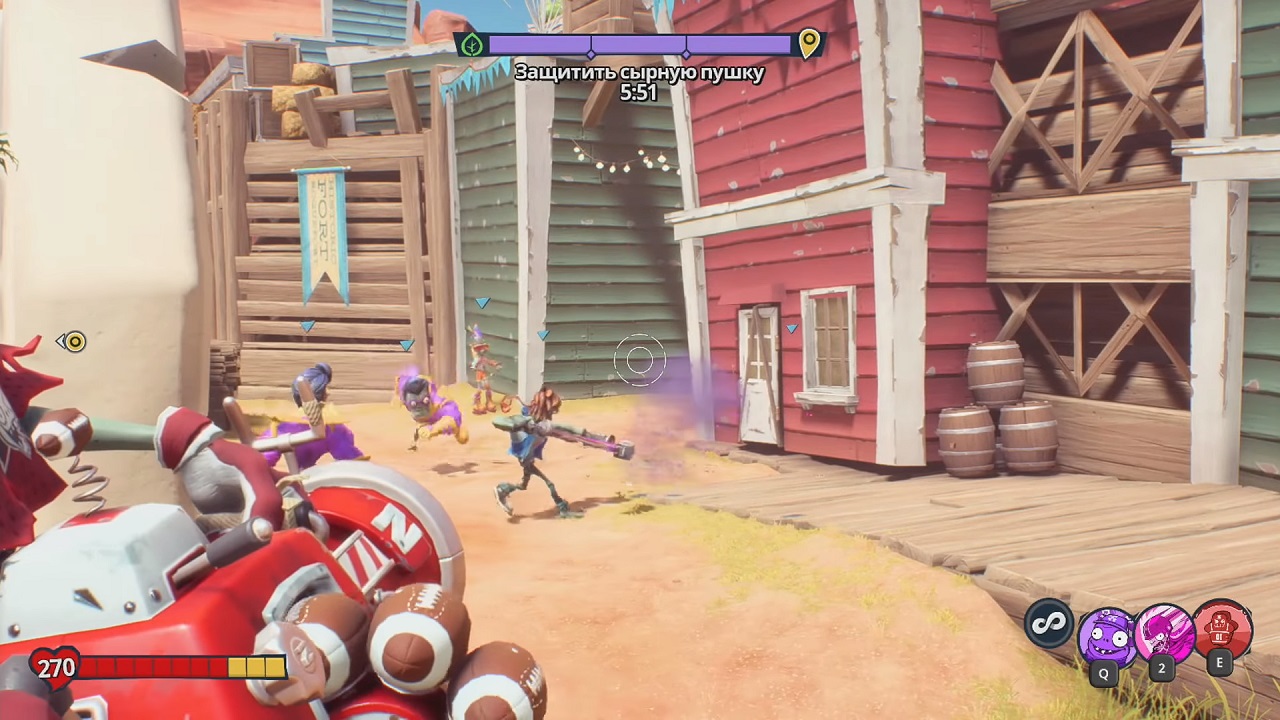
Task: Click the yellow location pin on objective bar
Action: (x=809, y=43)
